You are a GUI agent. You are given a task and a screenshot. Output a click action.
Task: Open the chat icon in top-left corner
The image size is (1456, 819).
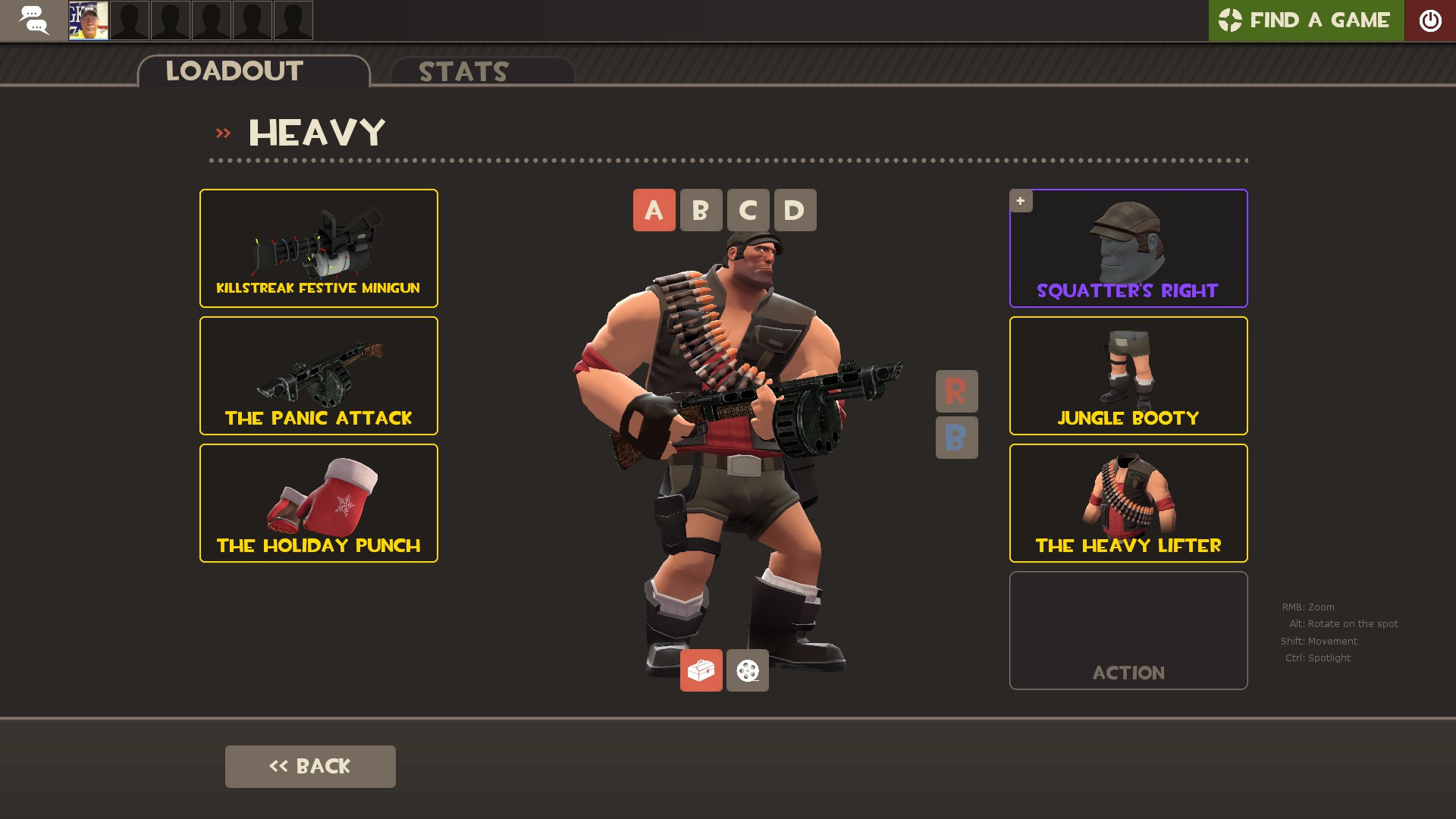pyautogui.click(x=33, y=20)
